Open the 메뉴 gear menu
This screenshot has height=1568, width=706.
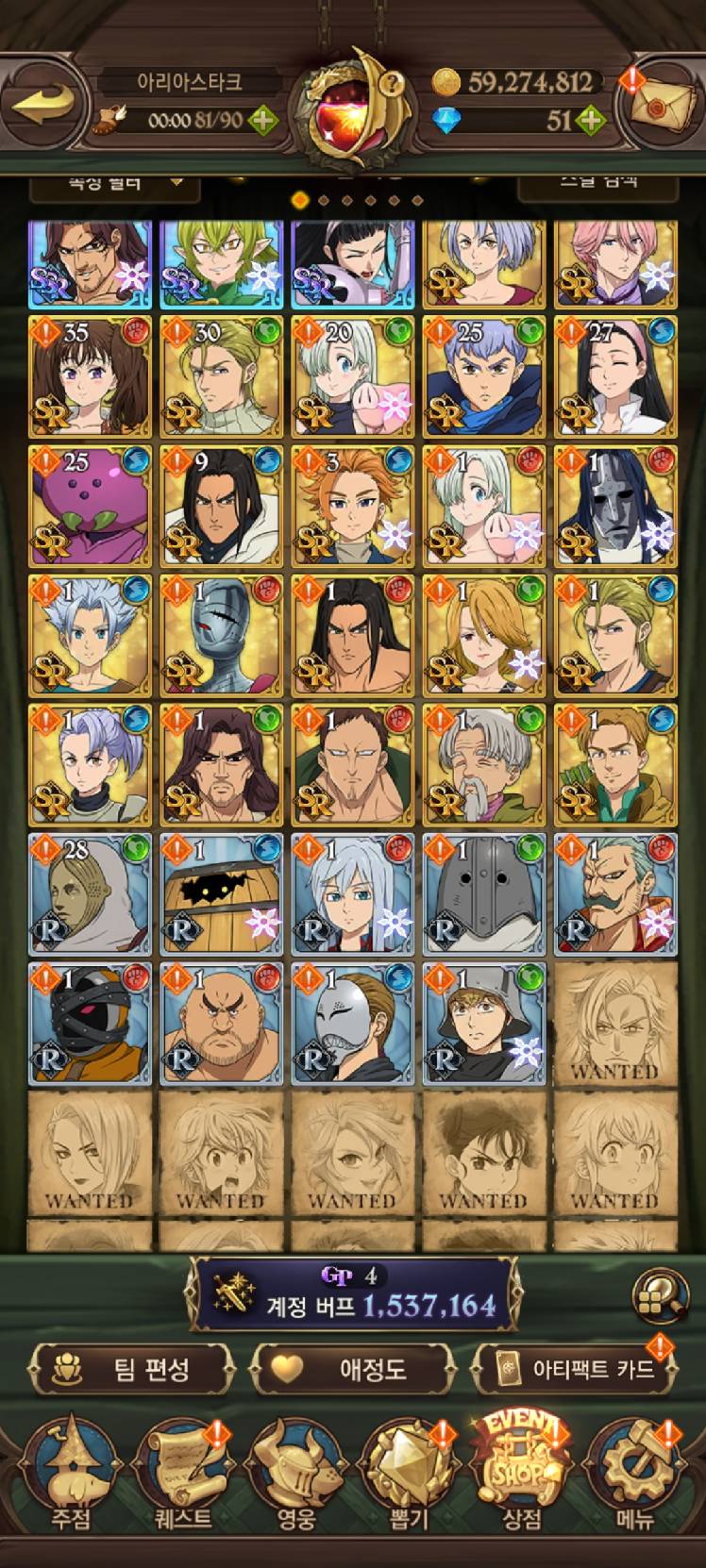coord(635,1476)
